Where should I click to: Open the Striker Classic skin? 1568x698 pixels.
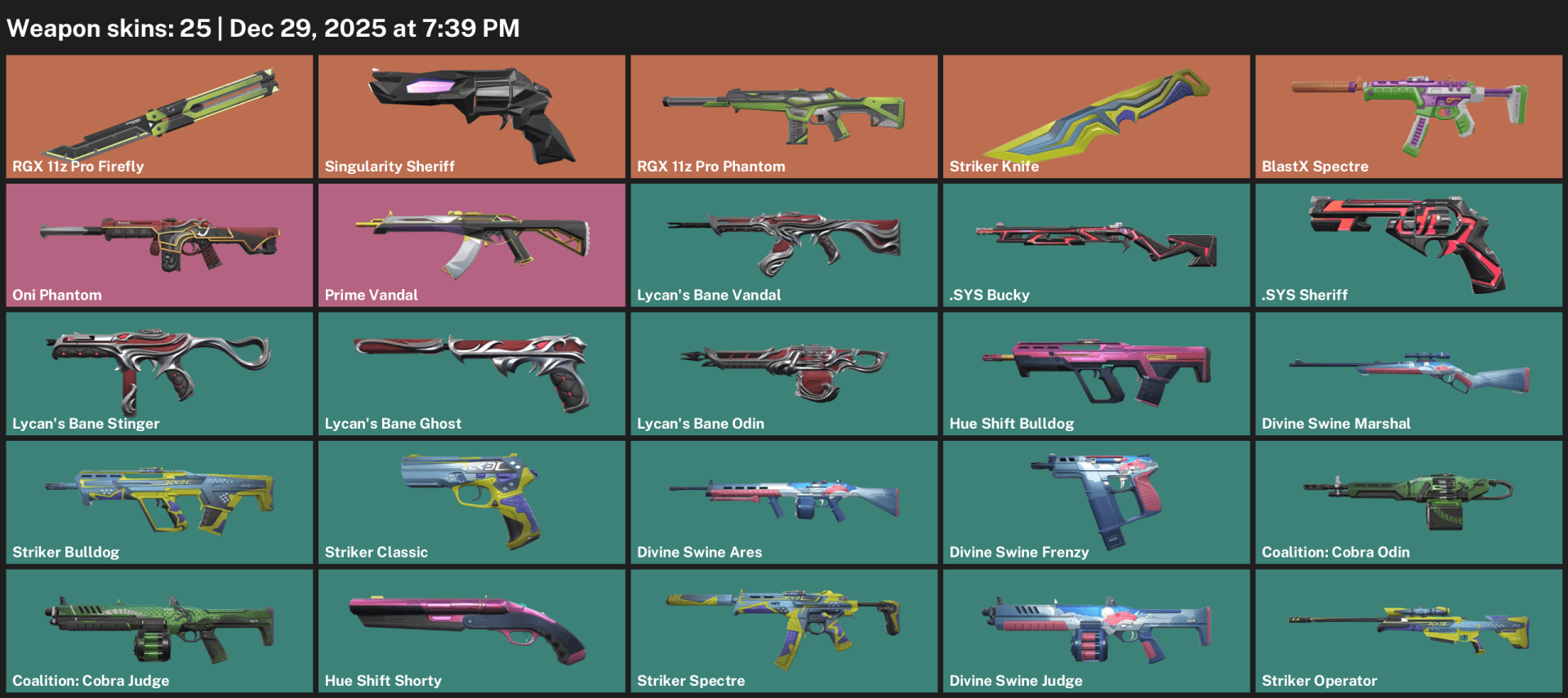471,500
